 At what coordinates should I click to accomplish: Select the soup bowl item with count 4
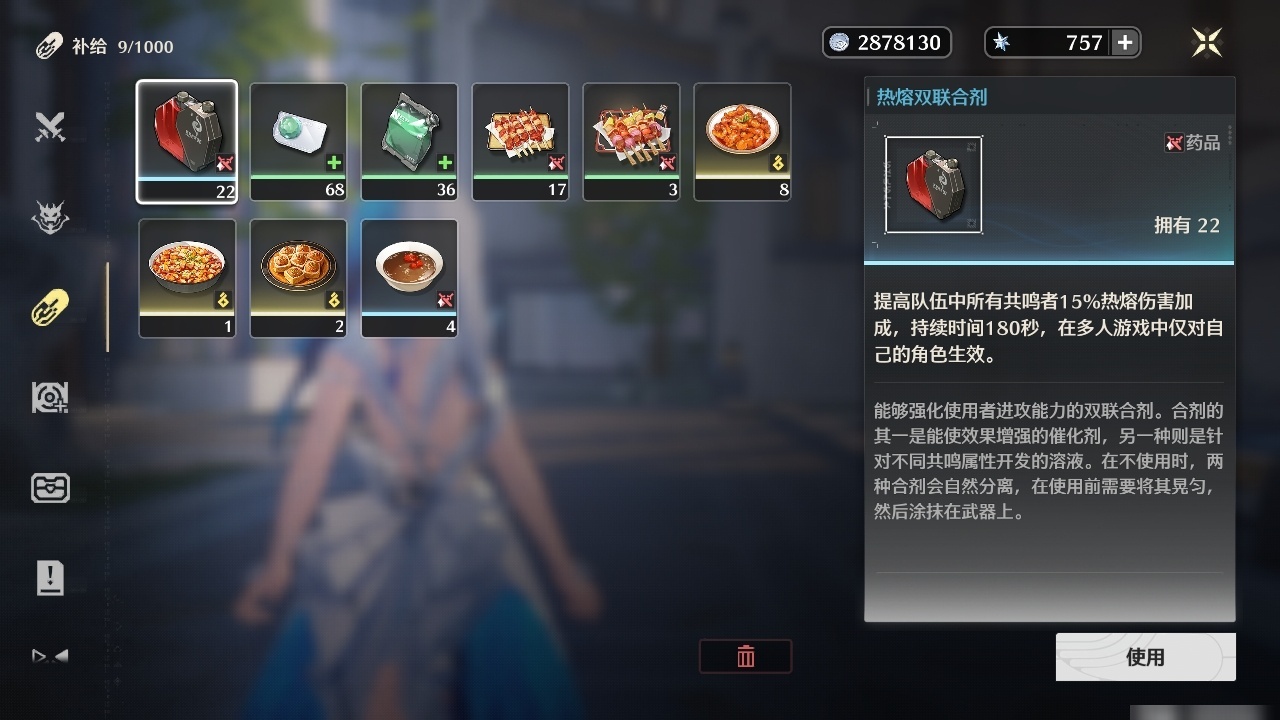(x=409, y=278)
